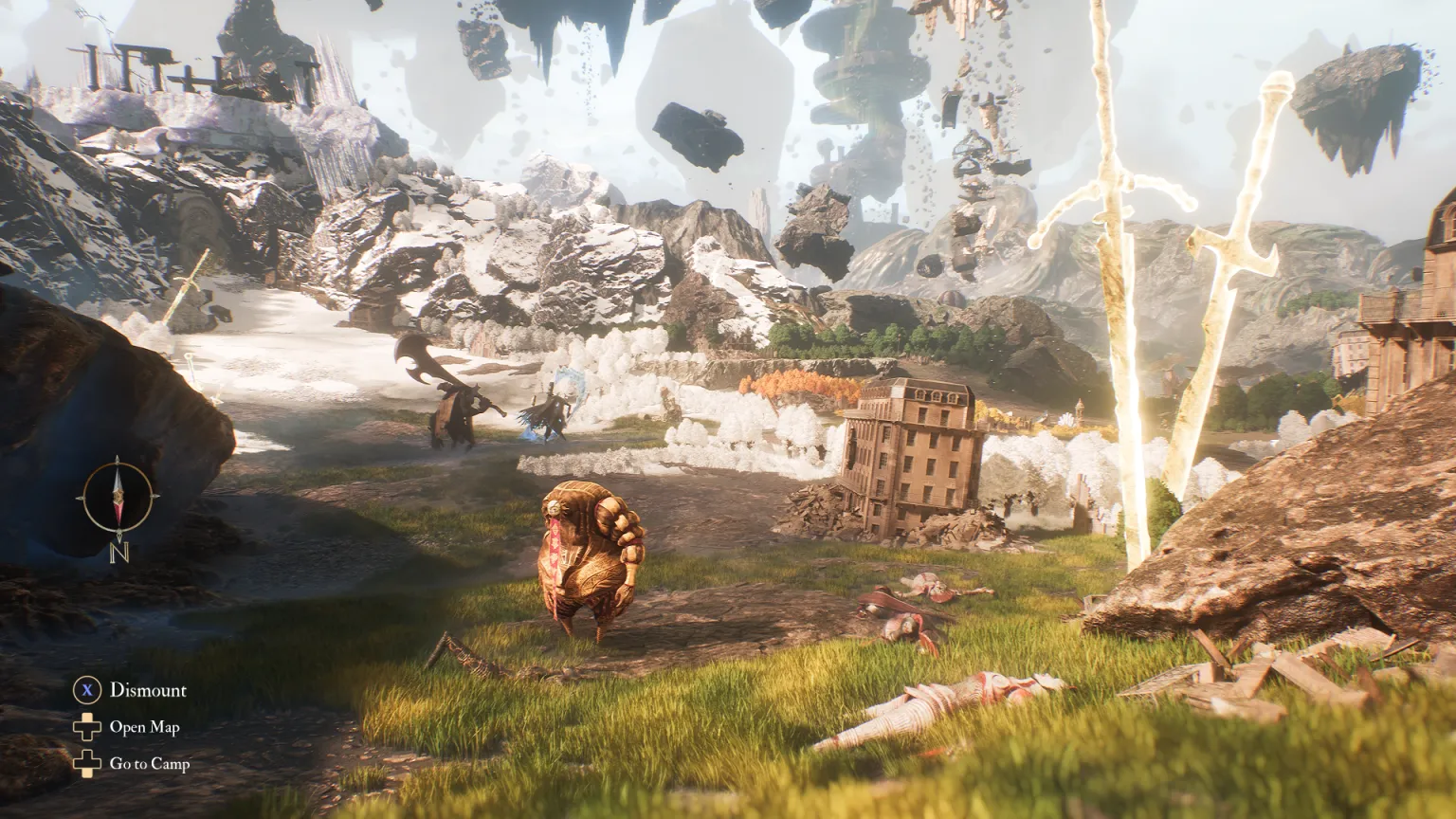Click the D-pad up icon next to Open Map
The width and height of the screenshot is (1456, 819).
point(88,728)
